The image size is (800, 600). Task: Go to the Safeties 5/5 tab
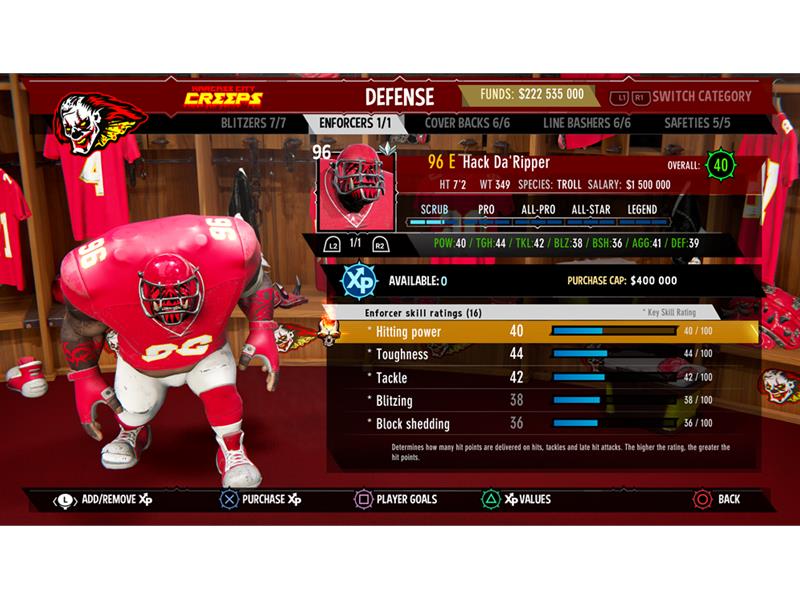tap(697, 123)
